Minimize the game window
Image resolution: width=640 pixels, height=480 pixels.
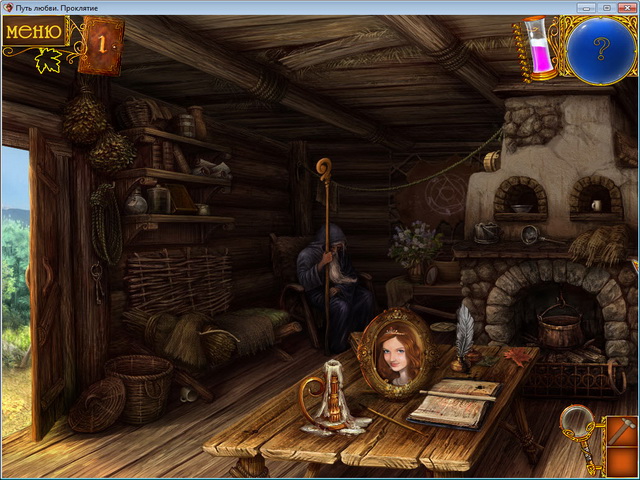(586, 7)
